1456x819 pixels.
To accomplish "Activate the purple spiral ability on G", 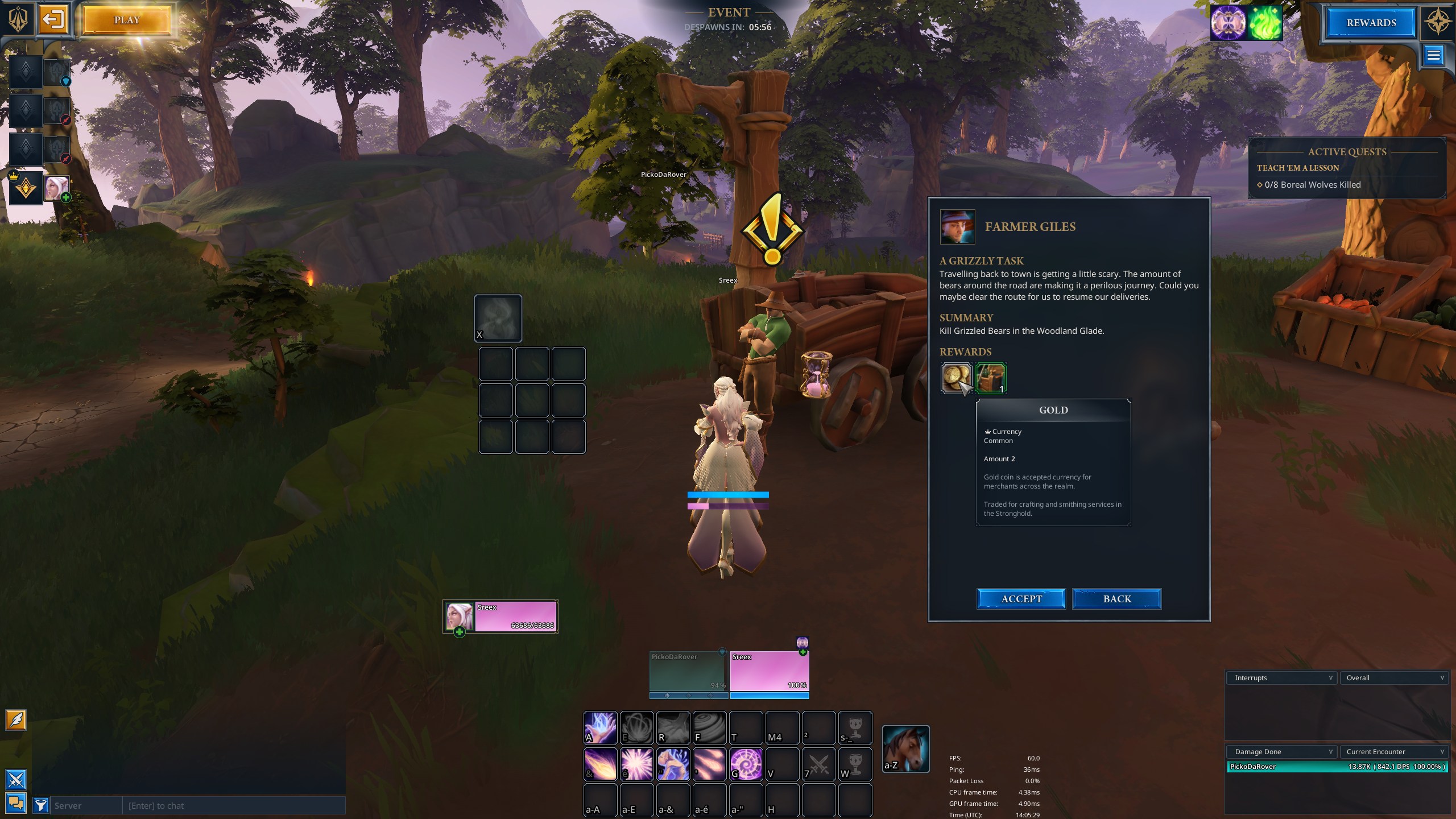I will (746, 764).
